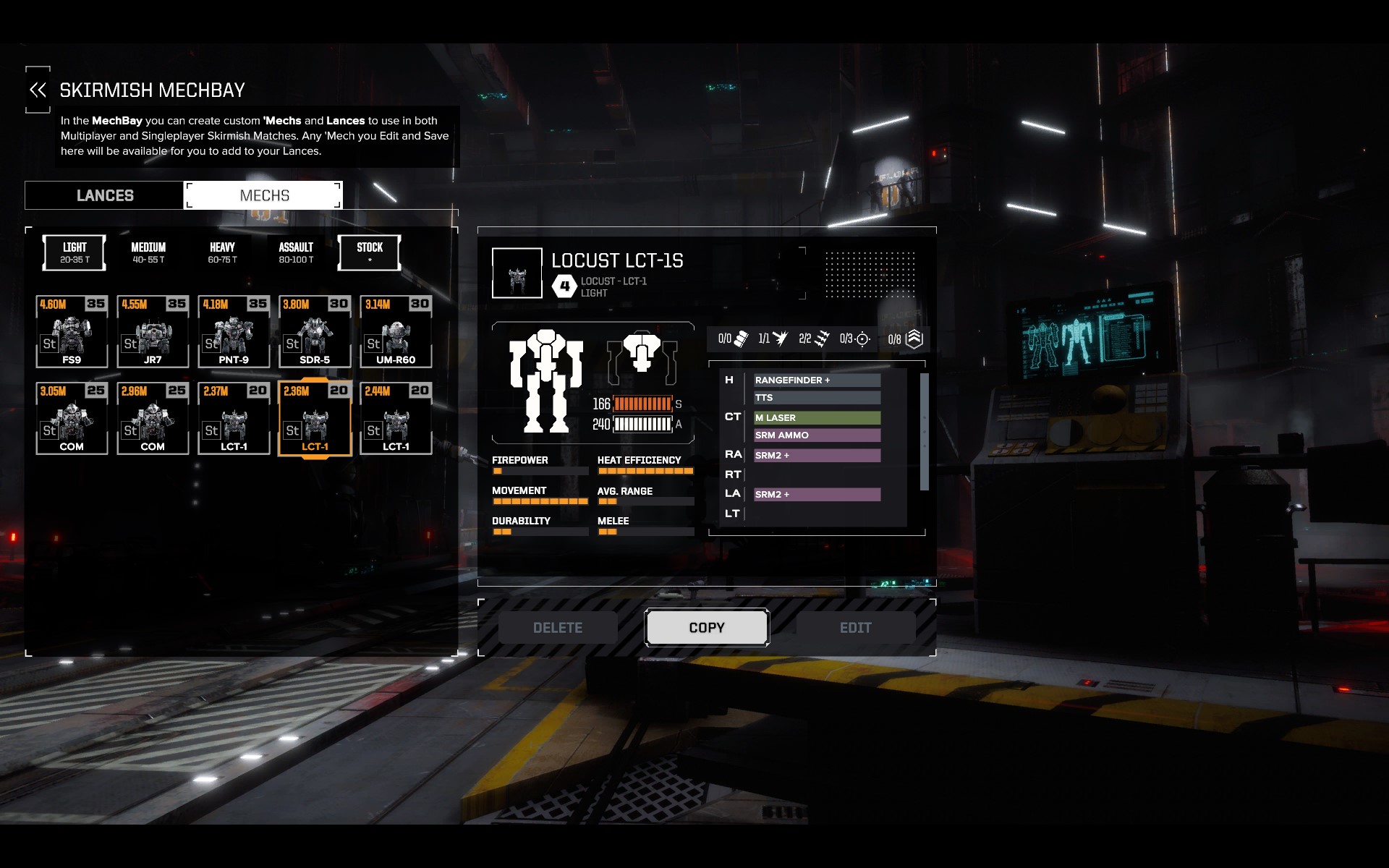Open the UM-R60 mech tile
Viewport: 1389px width, 868px height.
coord(396,332)
